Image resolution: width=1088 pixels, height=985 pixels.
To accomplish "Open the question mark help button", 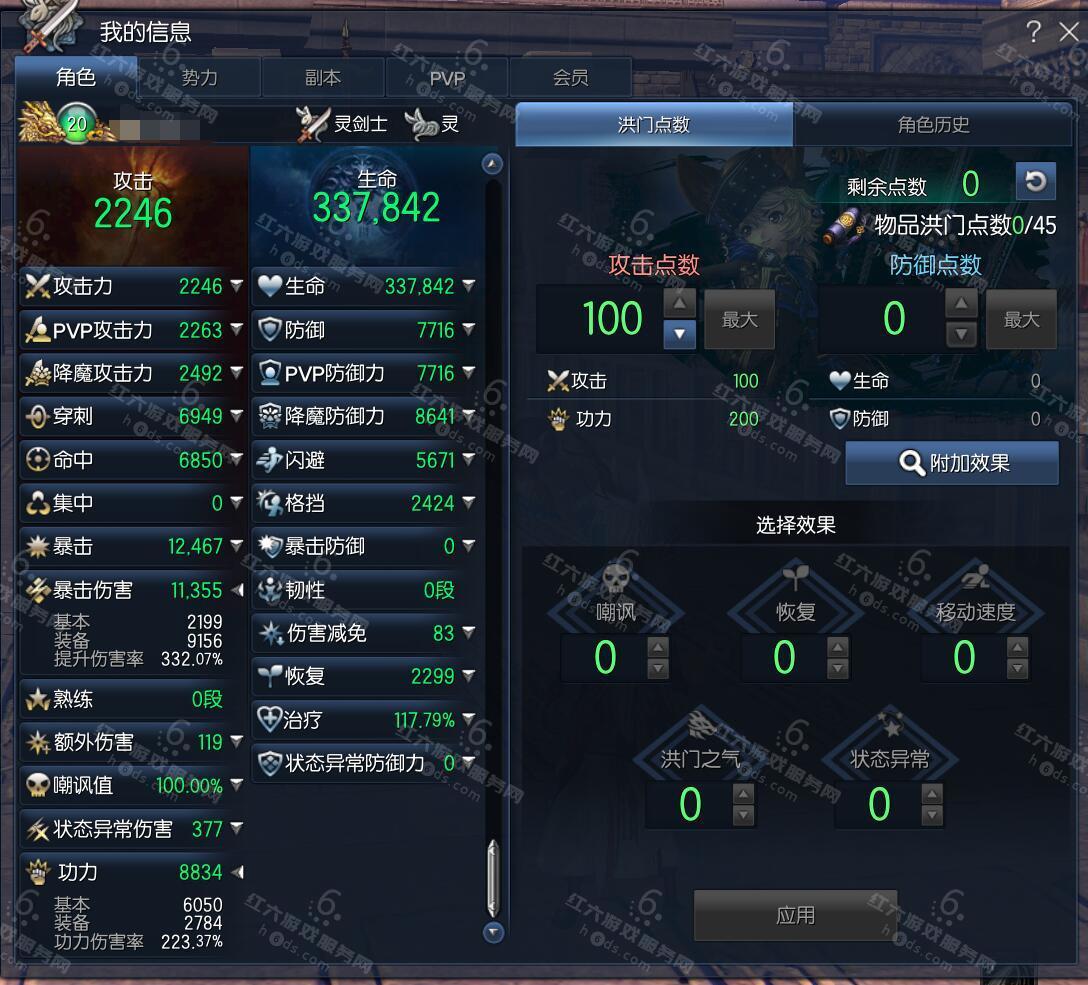I will (x=1033, y=32).
